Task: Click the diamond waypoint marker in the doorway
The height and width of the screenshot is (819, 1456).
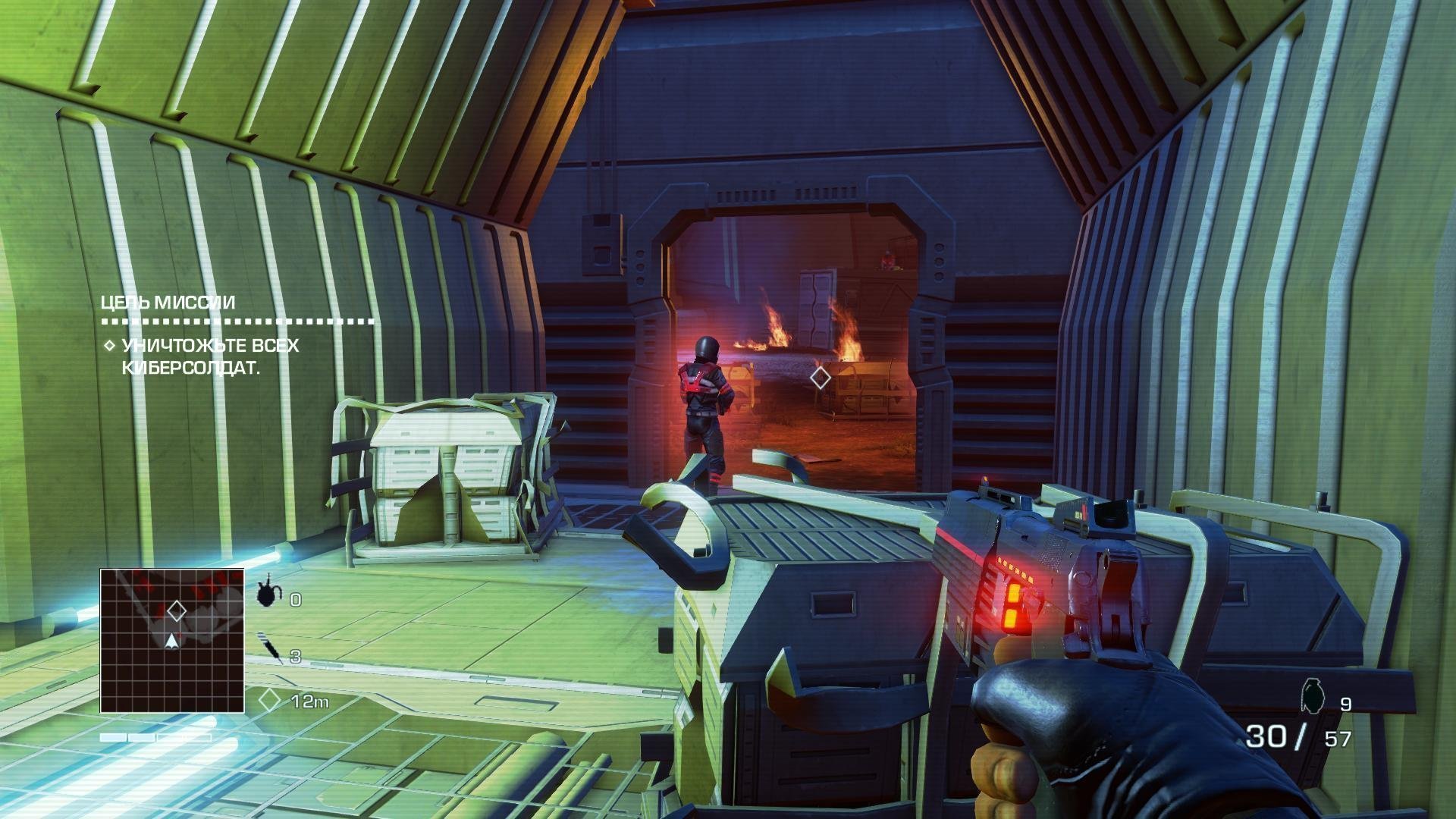Action: click(x=820, y=378)
